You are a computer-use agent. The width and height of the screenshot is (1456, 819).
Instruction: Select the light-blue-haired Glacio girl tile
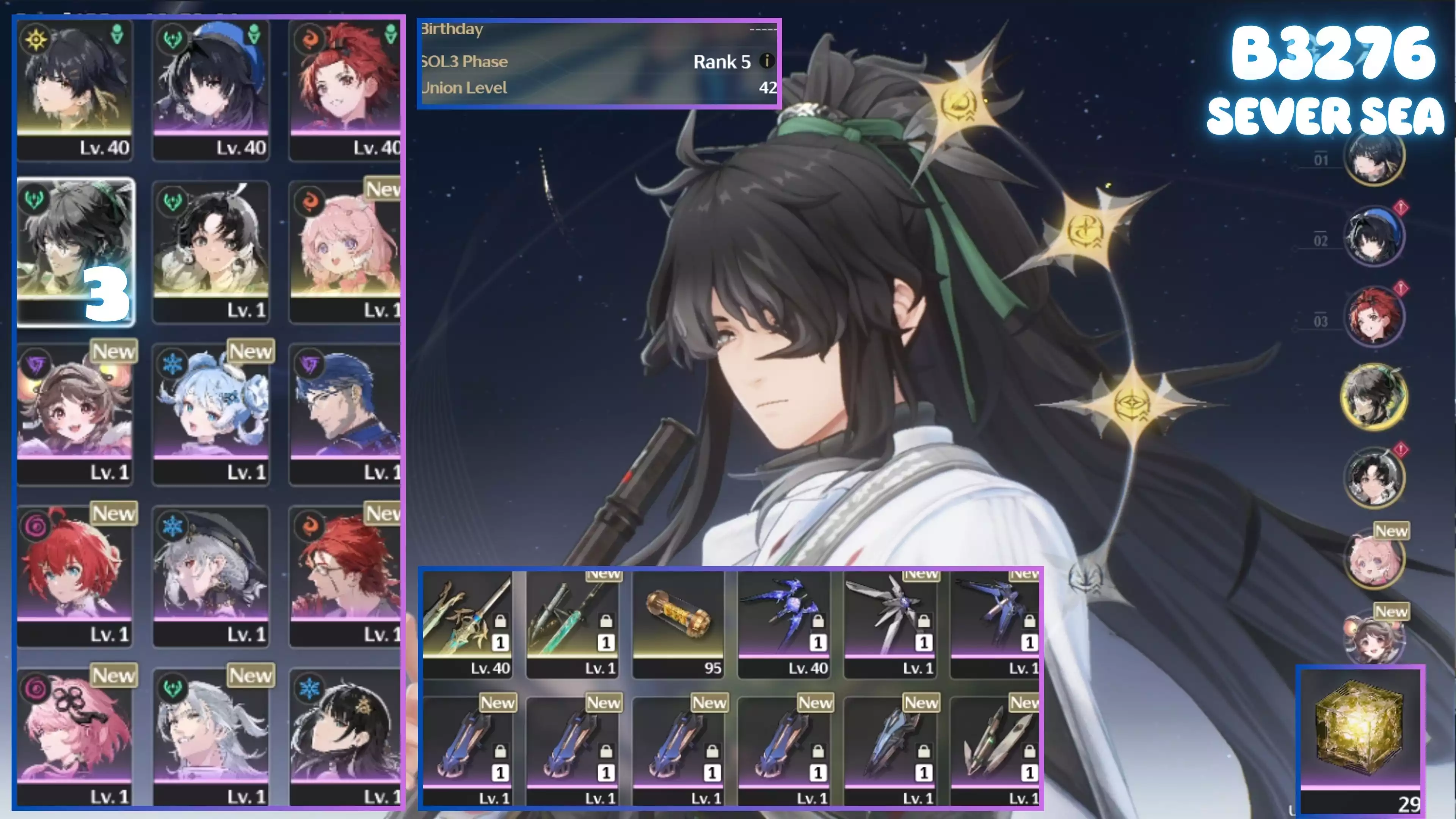pos(211,413)
